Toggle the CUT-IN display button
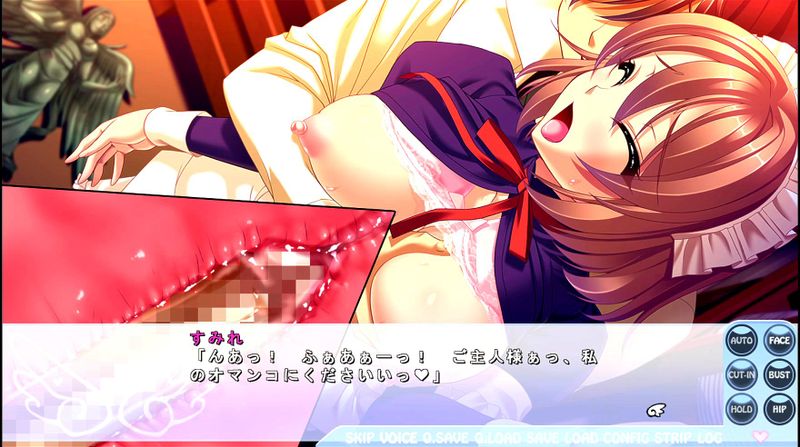This screenshot has width=800, height=447. pos(742,375)
